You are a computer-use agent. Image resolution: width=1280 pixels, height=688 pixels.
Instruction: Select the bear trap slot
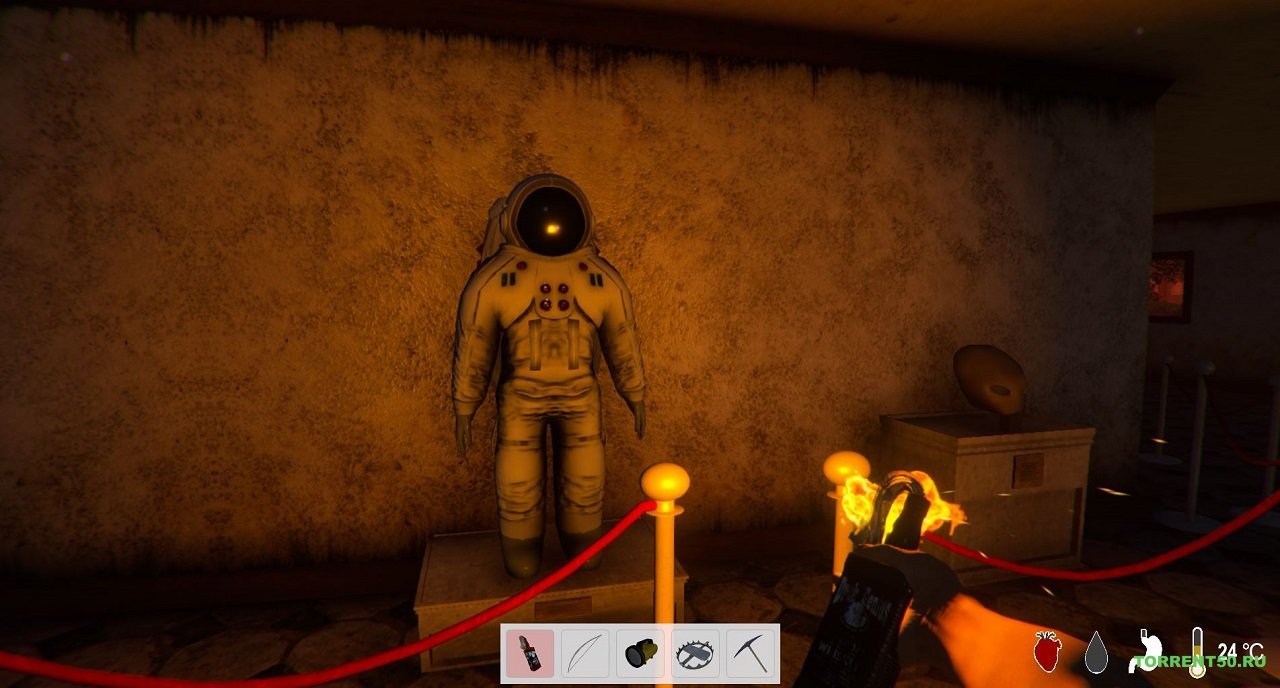pyautogui.click(x=695, y=654)
